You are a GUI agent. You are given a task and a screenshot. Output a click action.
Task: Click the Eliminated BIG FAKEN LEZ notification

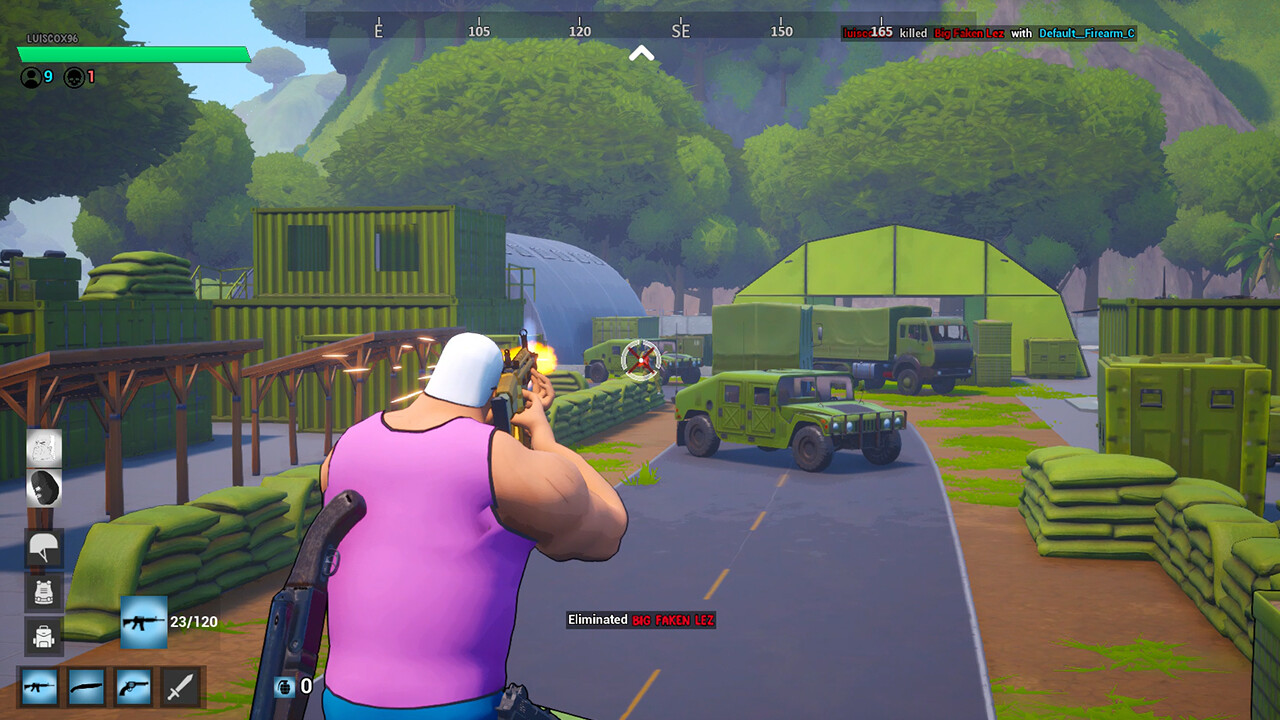[x=642, y=620]
